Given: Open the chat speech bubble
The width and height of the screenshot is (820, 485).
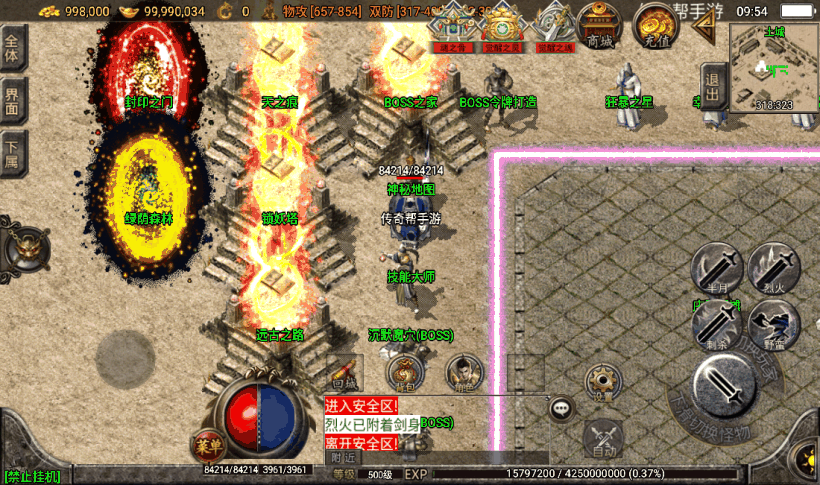Looking at the screenshot, I should coord(562,407).
